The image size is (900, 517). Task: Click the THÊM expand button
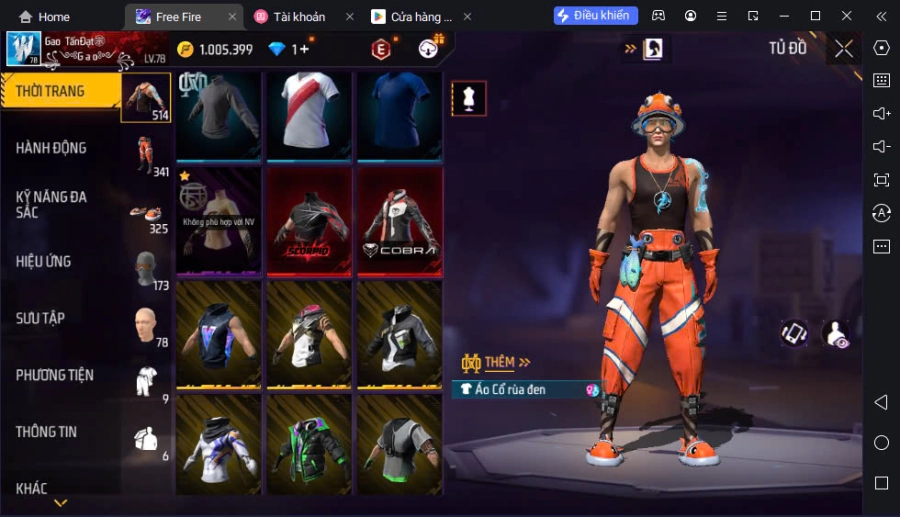click(x=497, y=362)
